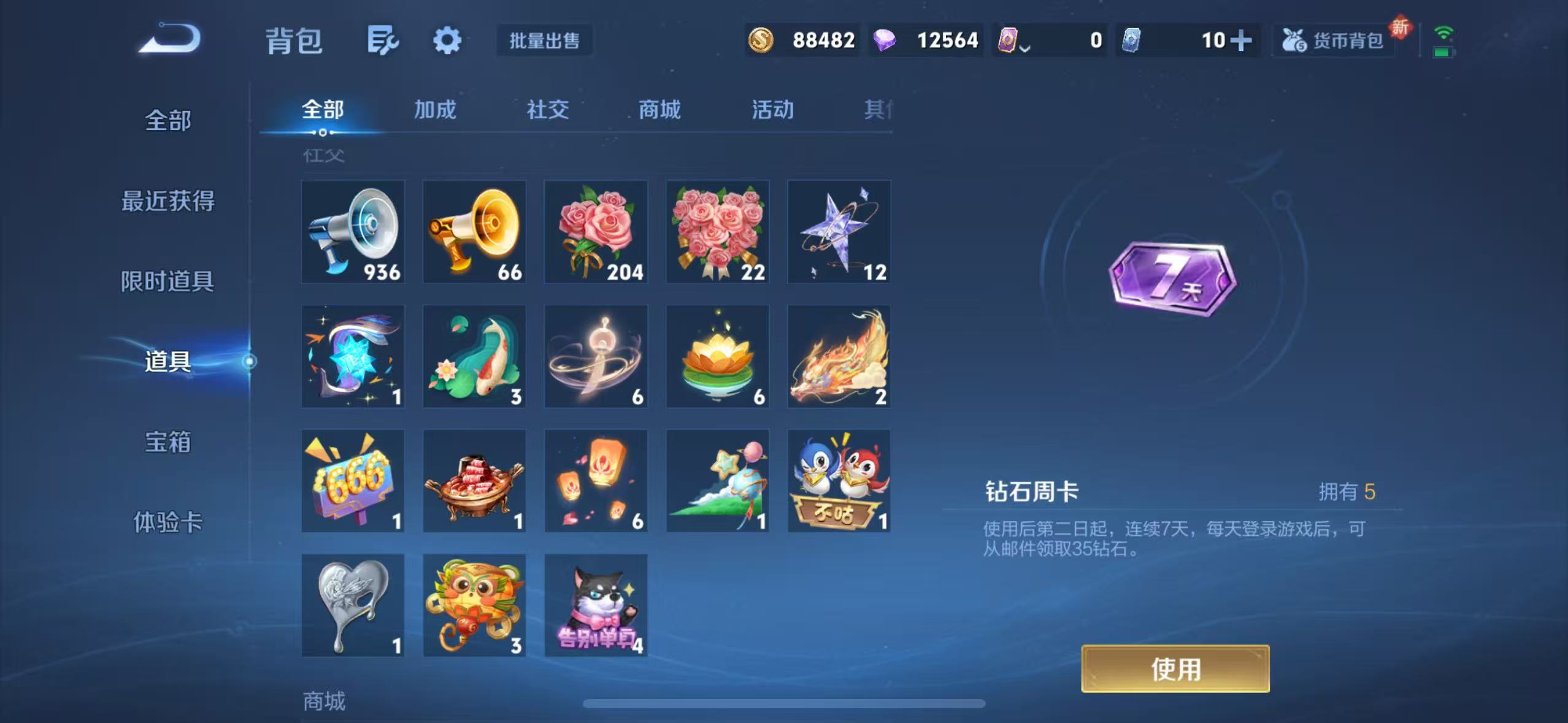
Task: Select the flame dragon item
Action: click(x=839, y=356)
